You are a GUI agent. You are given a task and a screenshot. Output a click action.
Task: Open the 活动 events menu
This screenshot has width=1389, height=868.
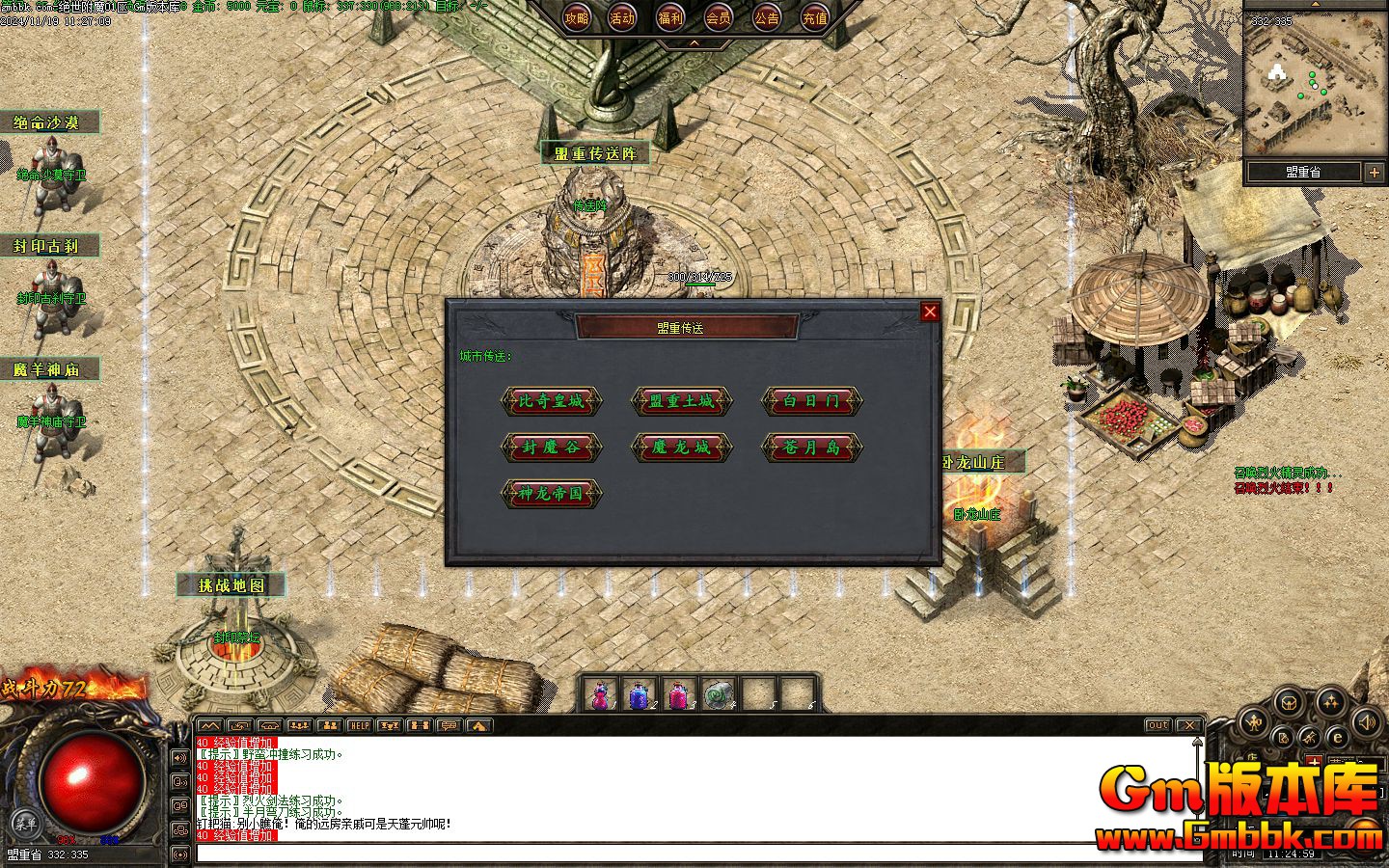tap(623, 17)
